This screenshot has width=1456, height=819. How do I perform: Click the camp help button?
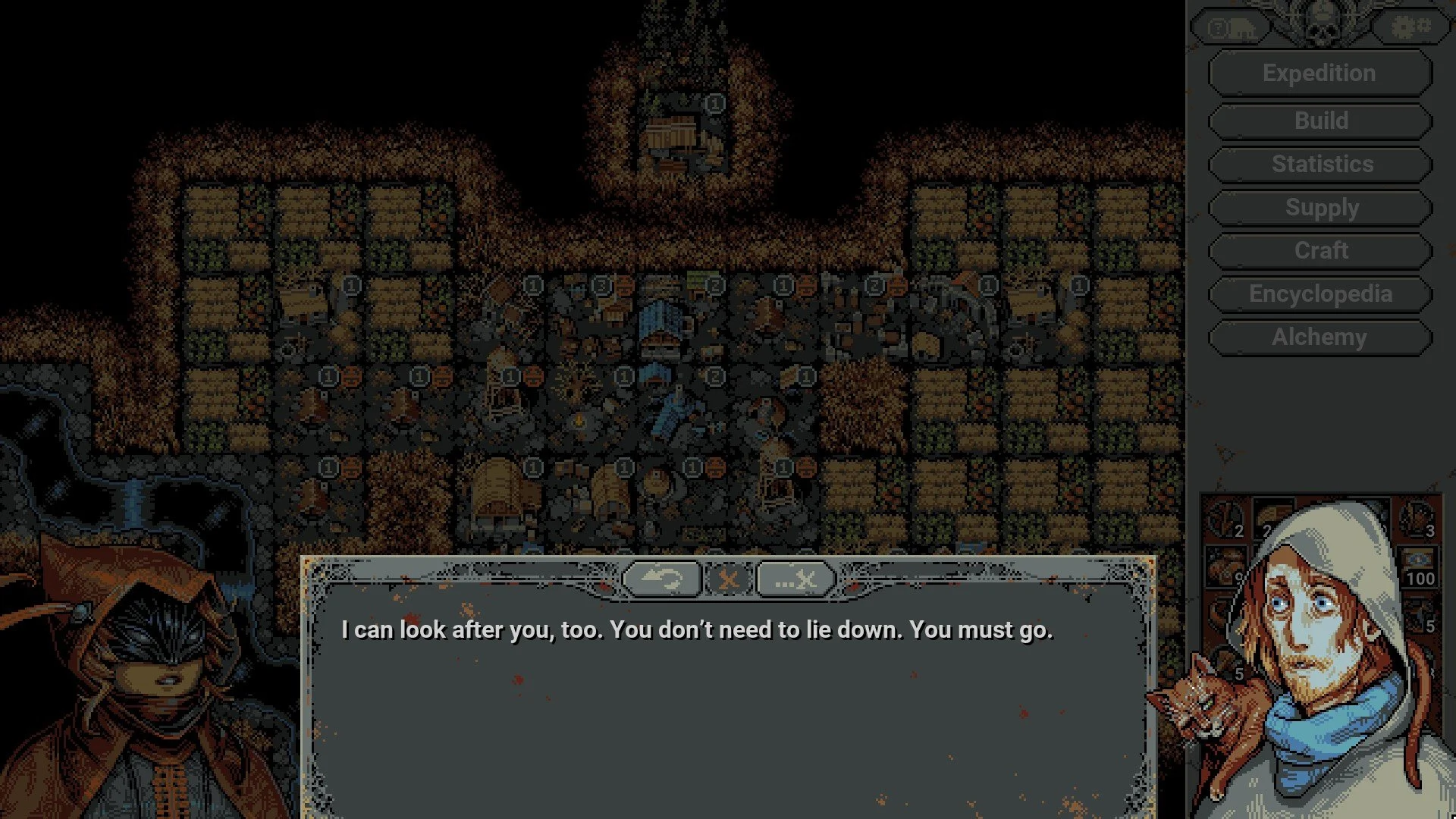1231,29
